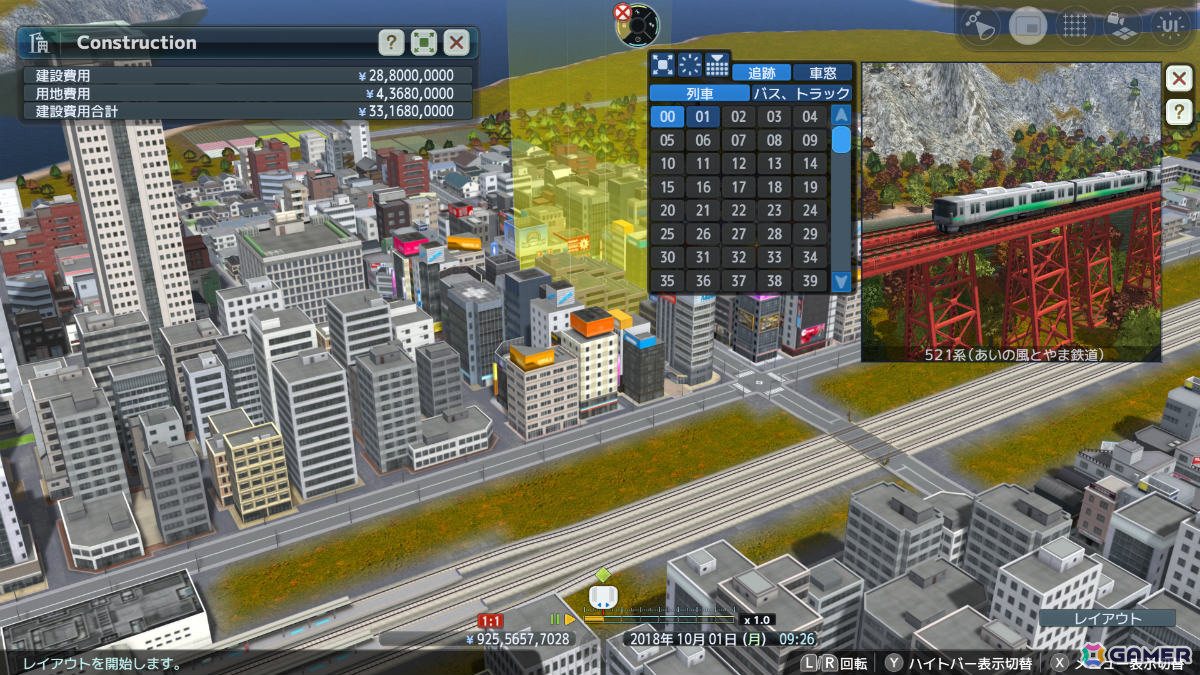The image size is (1200, 675).
Task: Select the 追跡 tracking view mode
Action: (761, 73)
